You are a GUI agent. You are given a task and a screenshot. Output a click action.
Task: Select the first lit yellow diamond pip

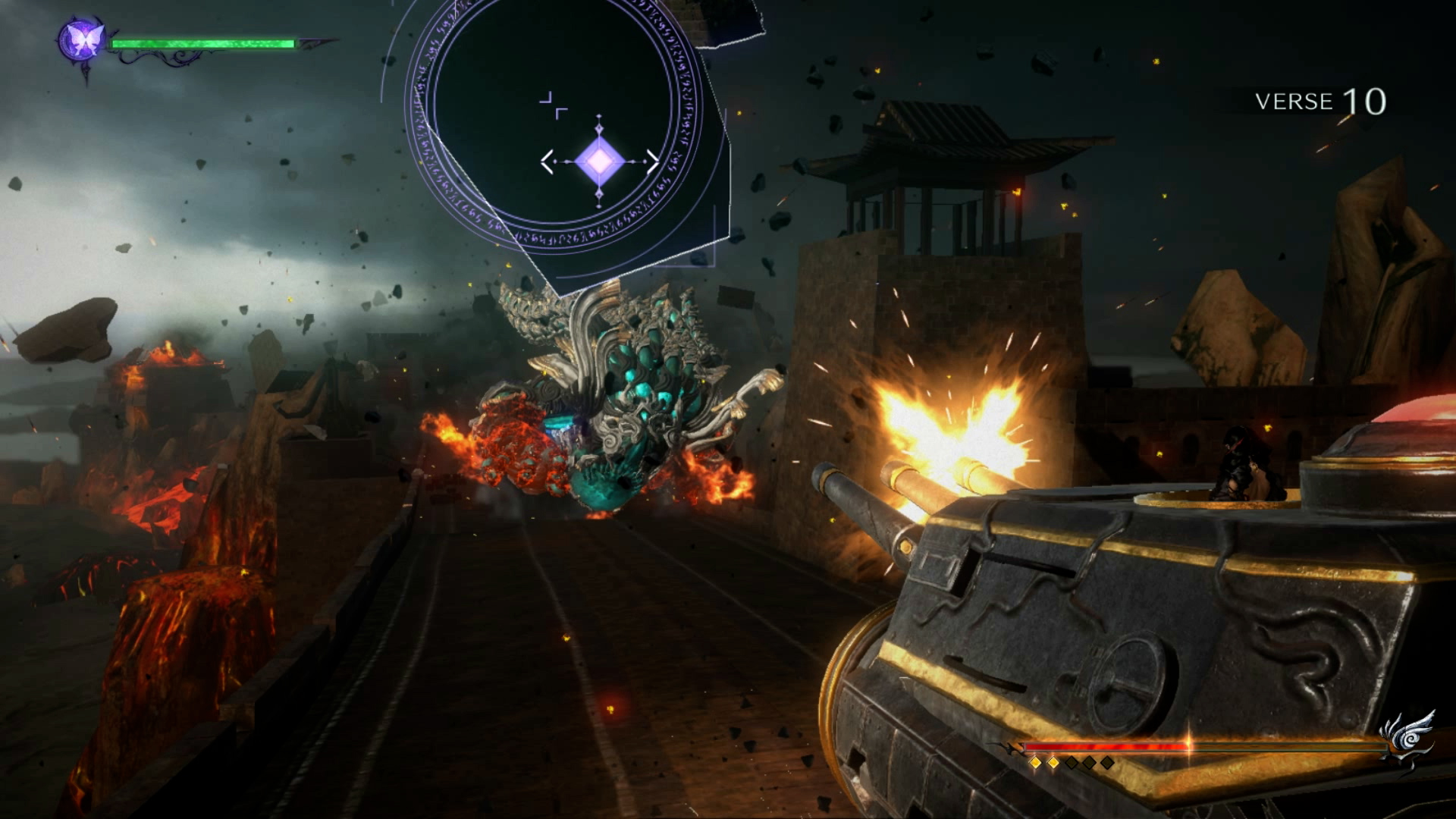[1036, 762]
